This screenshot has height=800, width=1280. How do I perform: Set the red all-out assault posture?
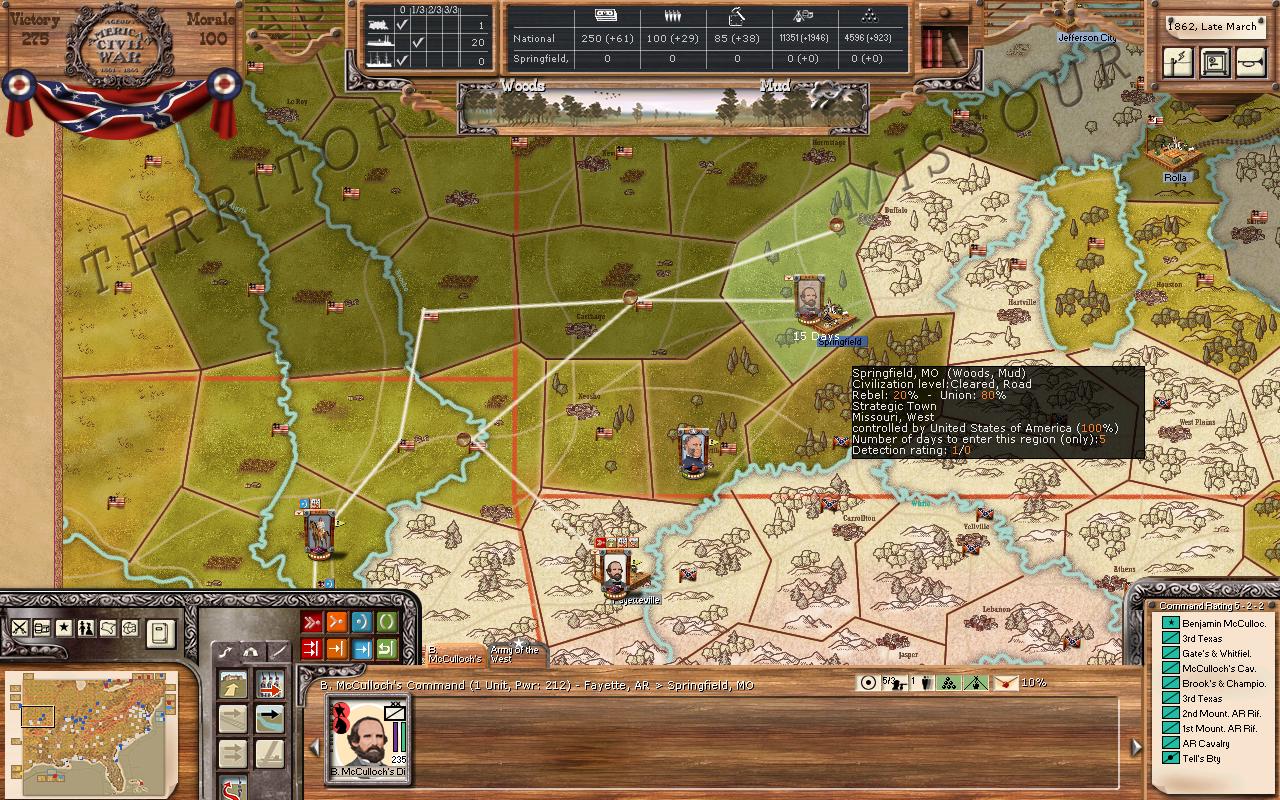coord(312,622)
